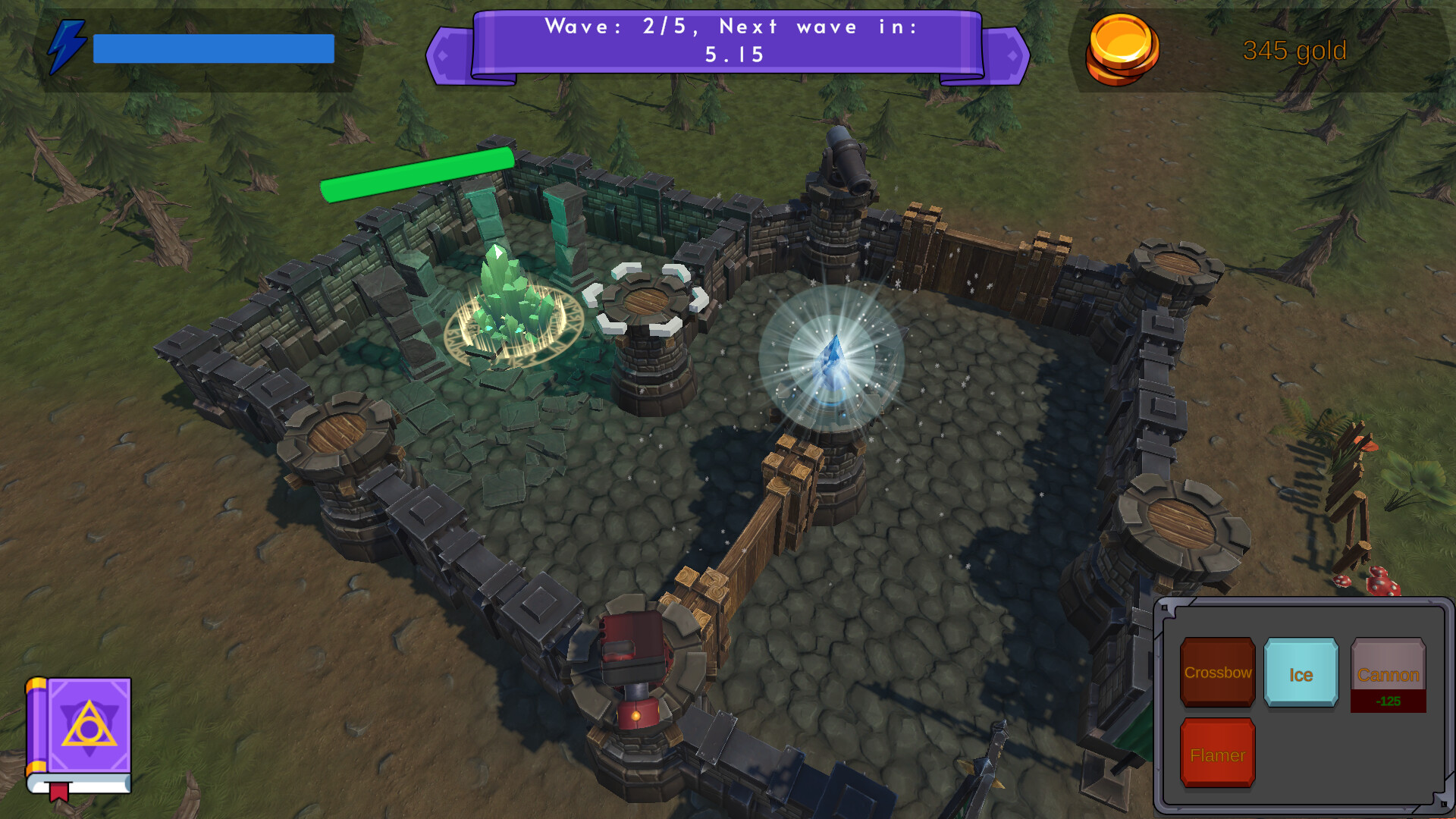Click the 345 gold text

tap(1293, 50)
